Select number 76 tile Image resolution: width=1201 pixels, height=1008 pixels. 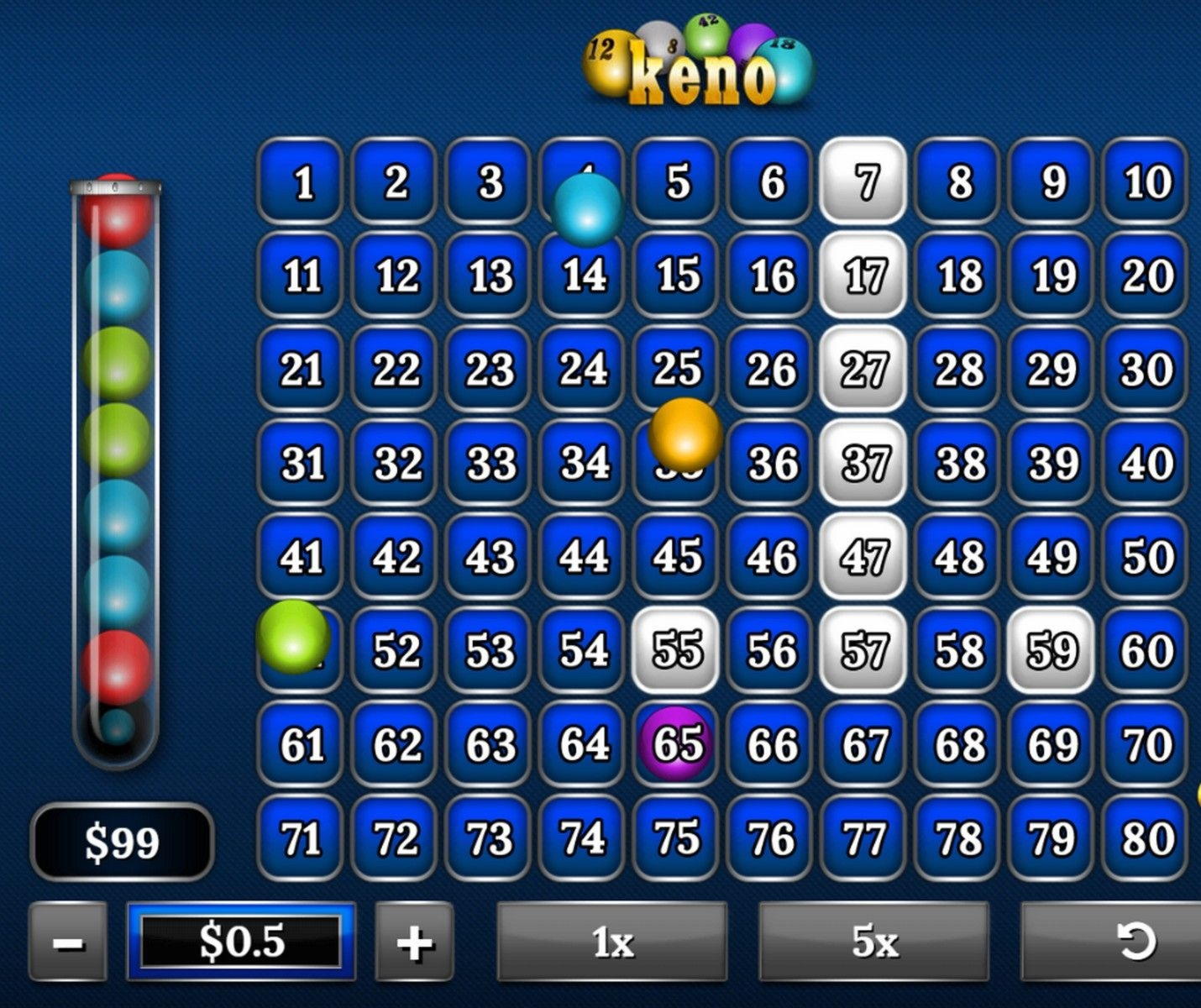click(771, 837)
